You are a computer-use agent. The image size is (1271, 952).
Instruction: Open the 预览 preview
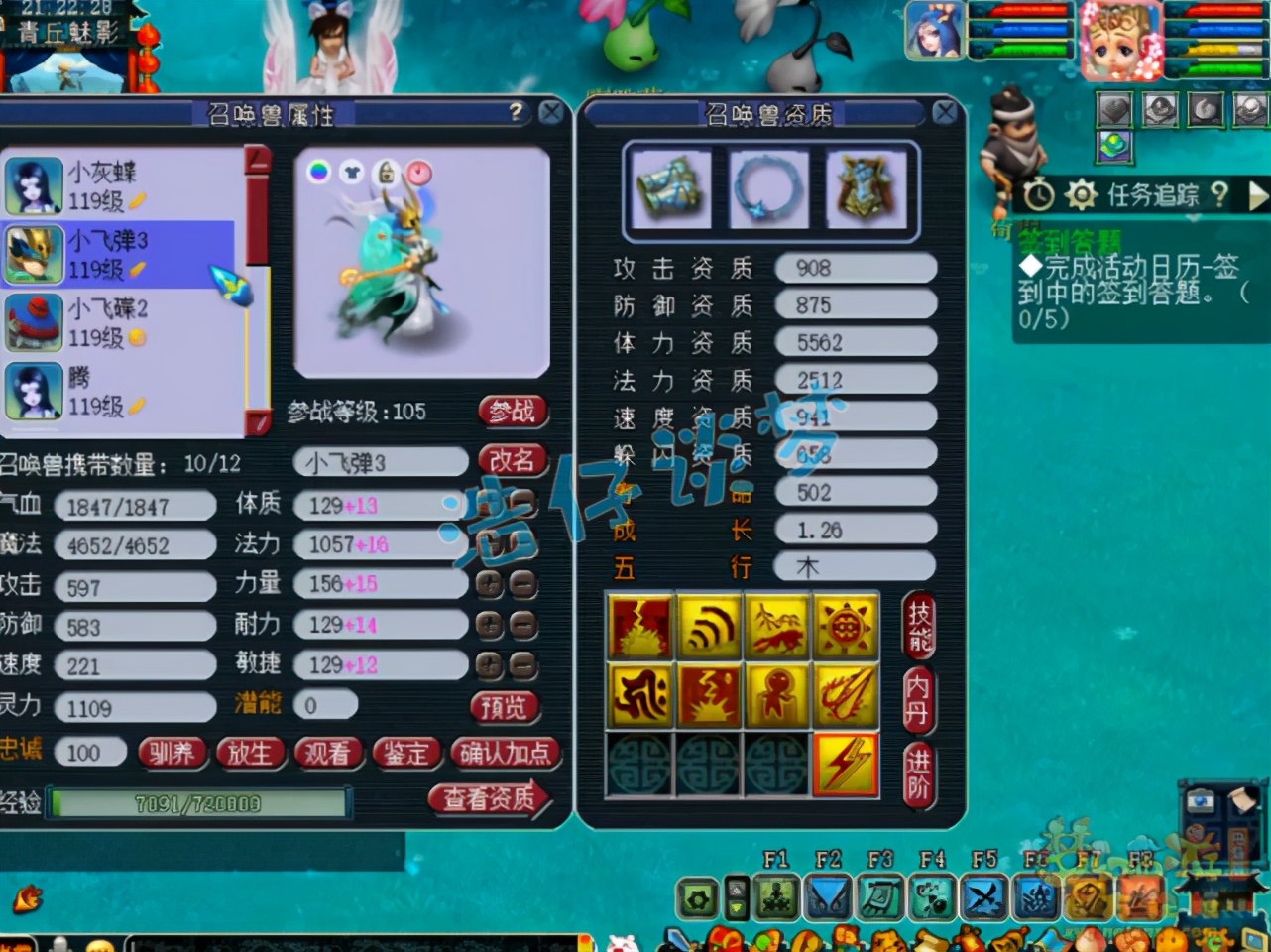click(x=504, y=707)
